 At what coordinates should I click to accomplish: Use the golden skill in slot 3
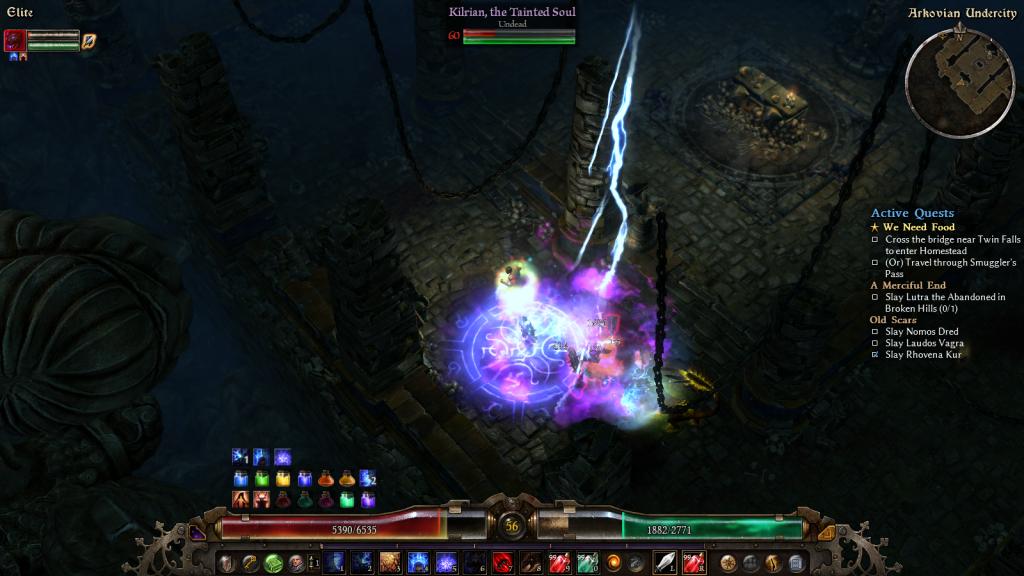click(390, 562)
